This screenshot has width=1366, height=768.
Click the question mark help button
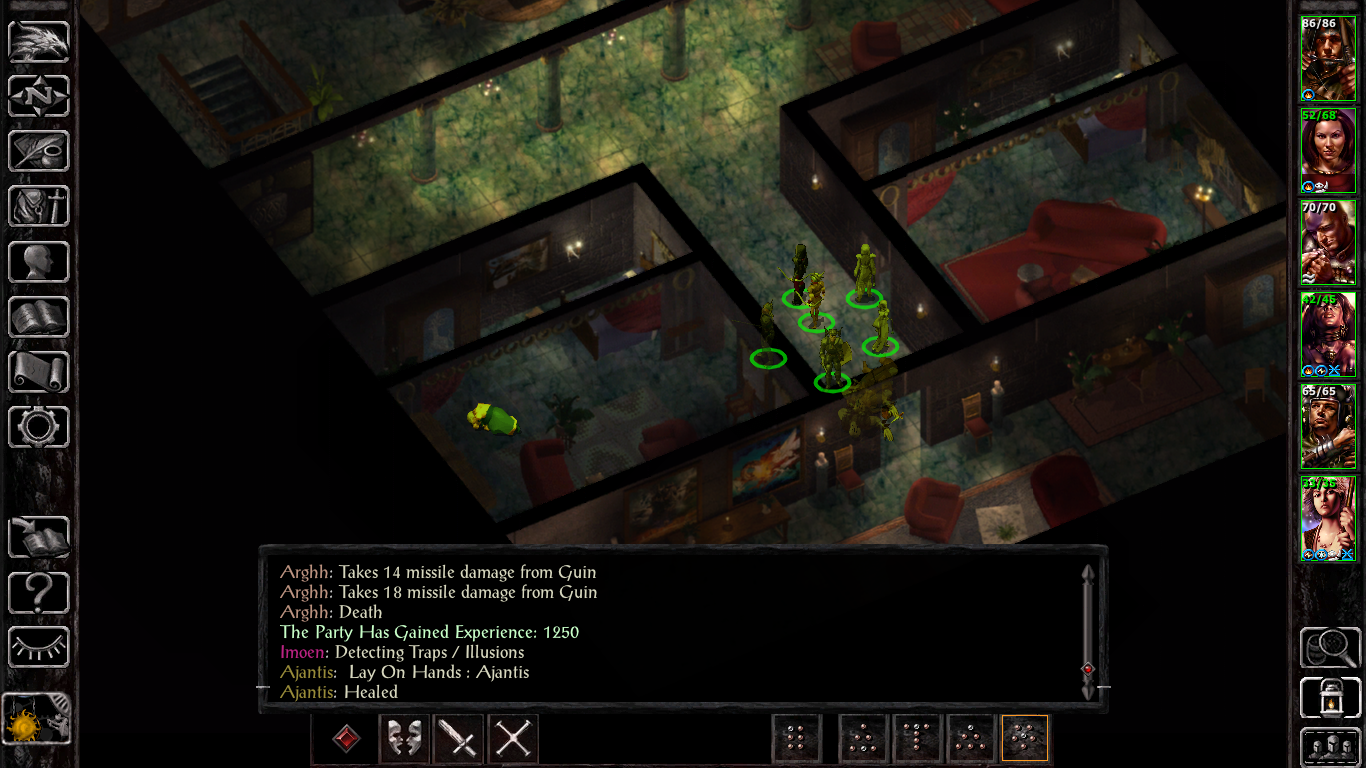[39, 593]
